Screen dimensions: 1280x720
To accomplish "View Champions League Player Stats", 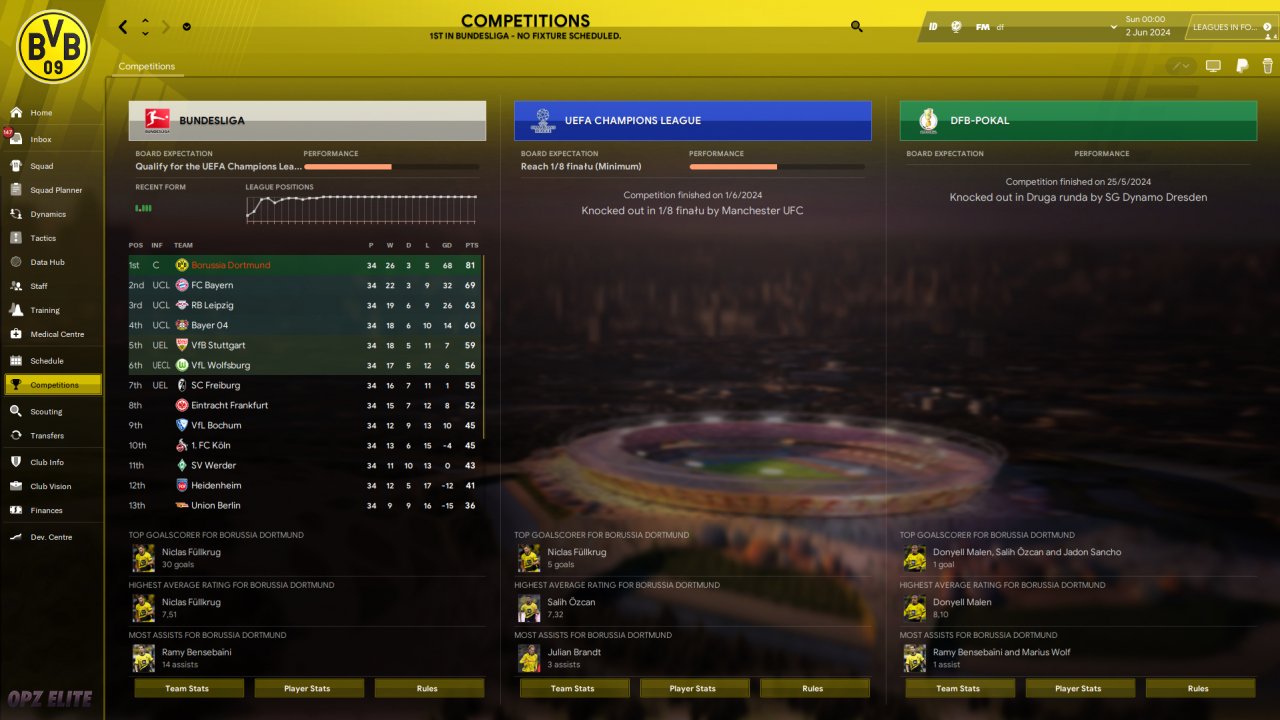I will (x=694, y=688).
